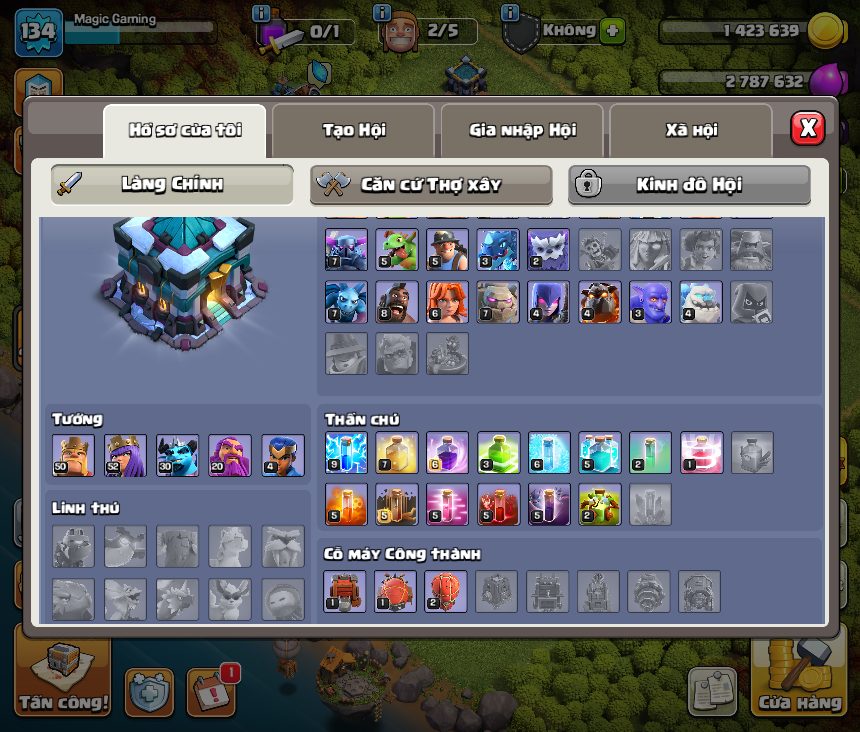The image size is (860, 732).
Task: Click the Barbarian King hero icon
Action: click(73, 455)
